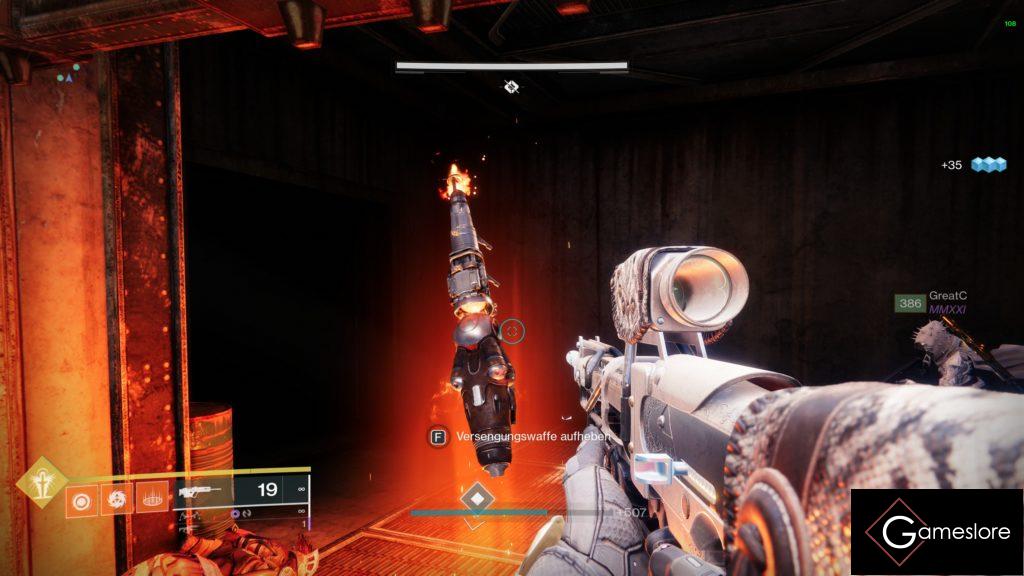Click the swirling melee ability icon
Screen dimensions: 1024x576
click(116, 497)
